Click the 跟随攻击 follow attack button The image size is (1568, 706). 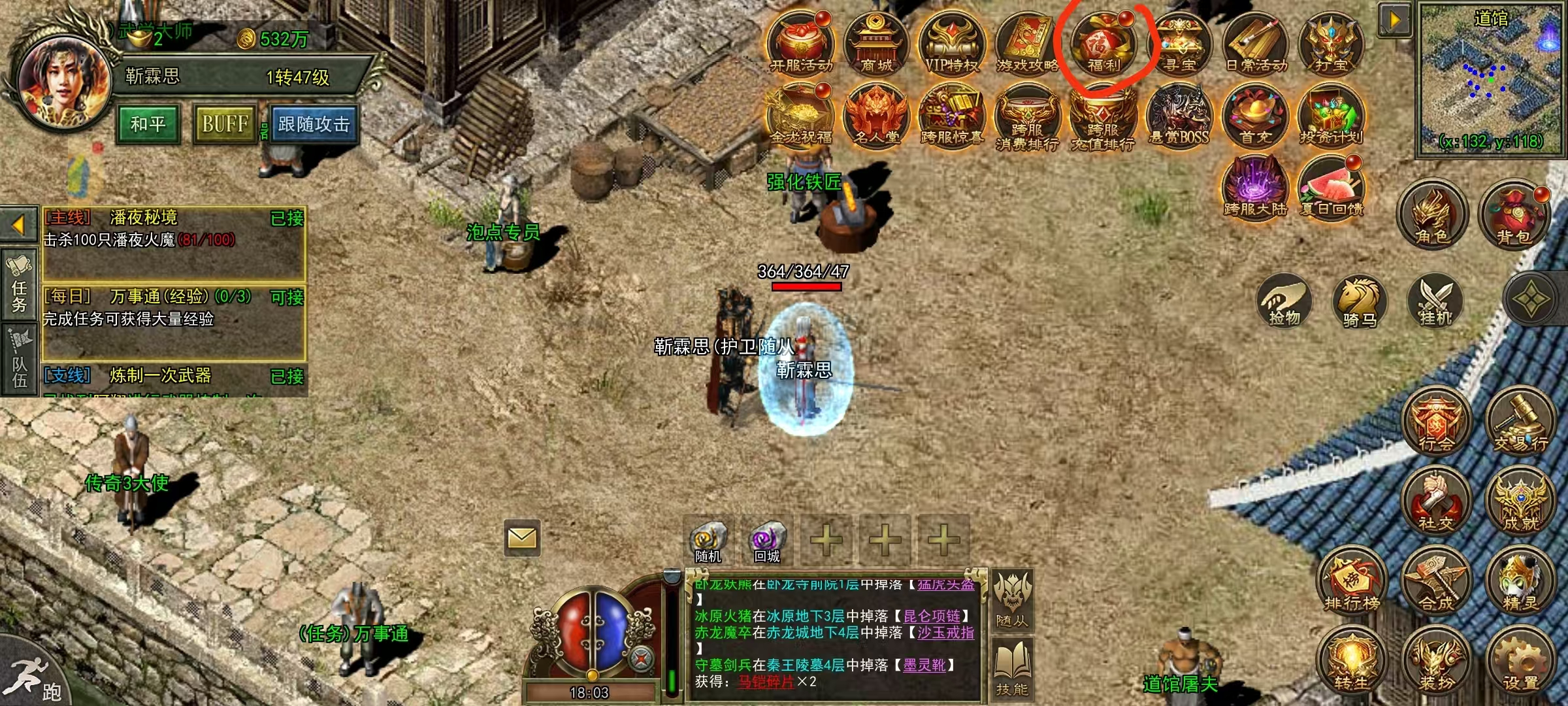(x=314, y=124)
